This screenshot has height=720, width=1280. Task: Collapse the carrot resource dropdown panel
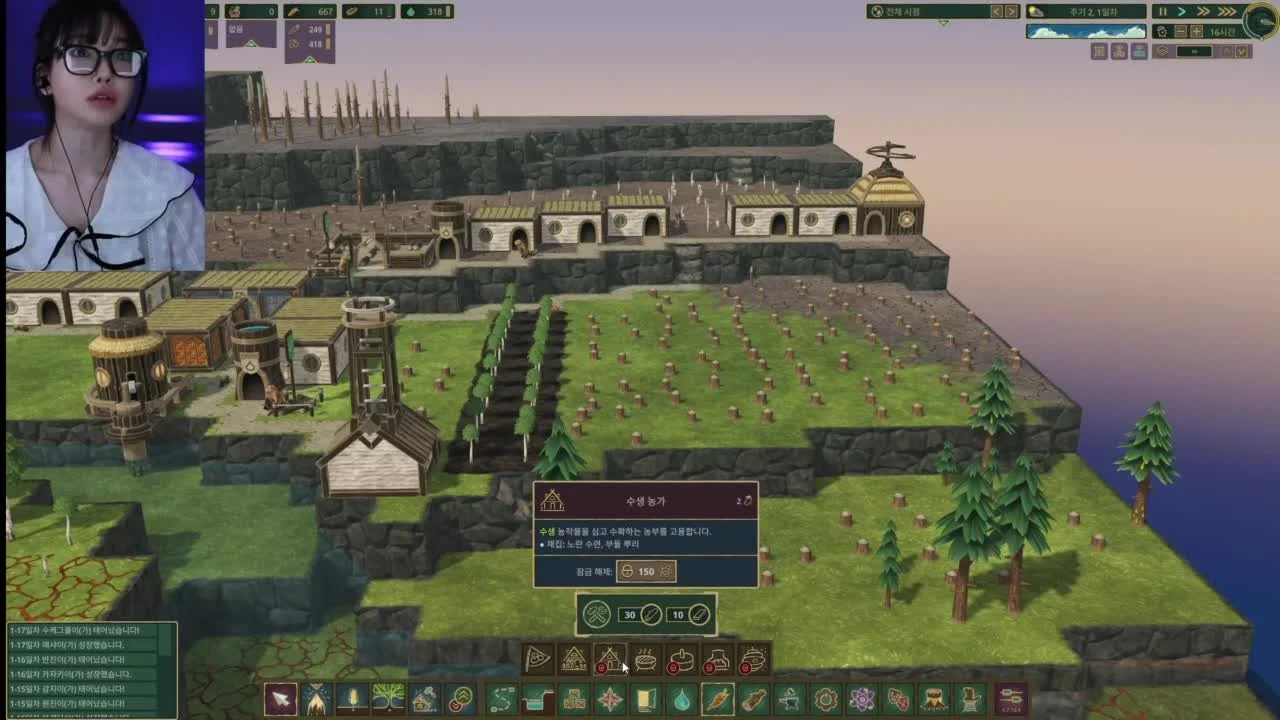[309, 59]
